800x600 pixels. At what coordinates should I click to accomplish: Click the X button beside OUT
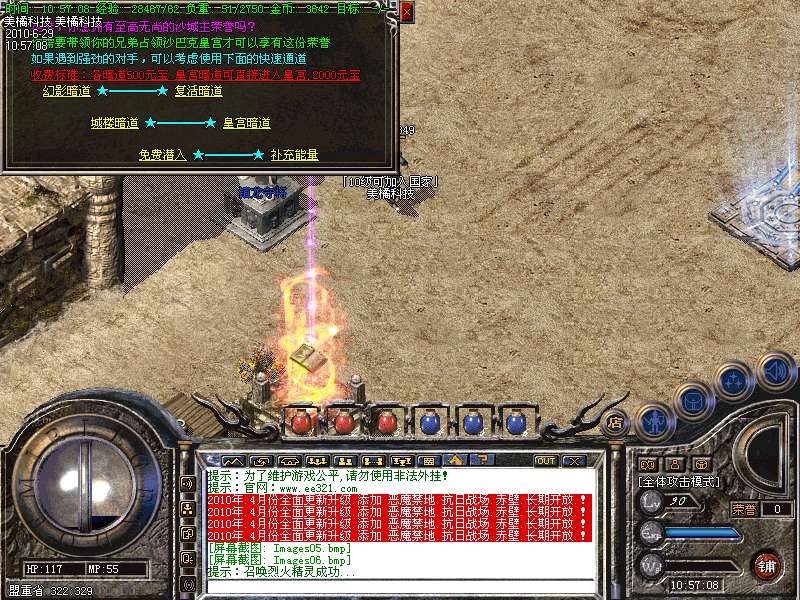point(574,461)
